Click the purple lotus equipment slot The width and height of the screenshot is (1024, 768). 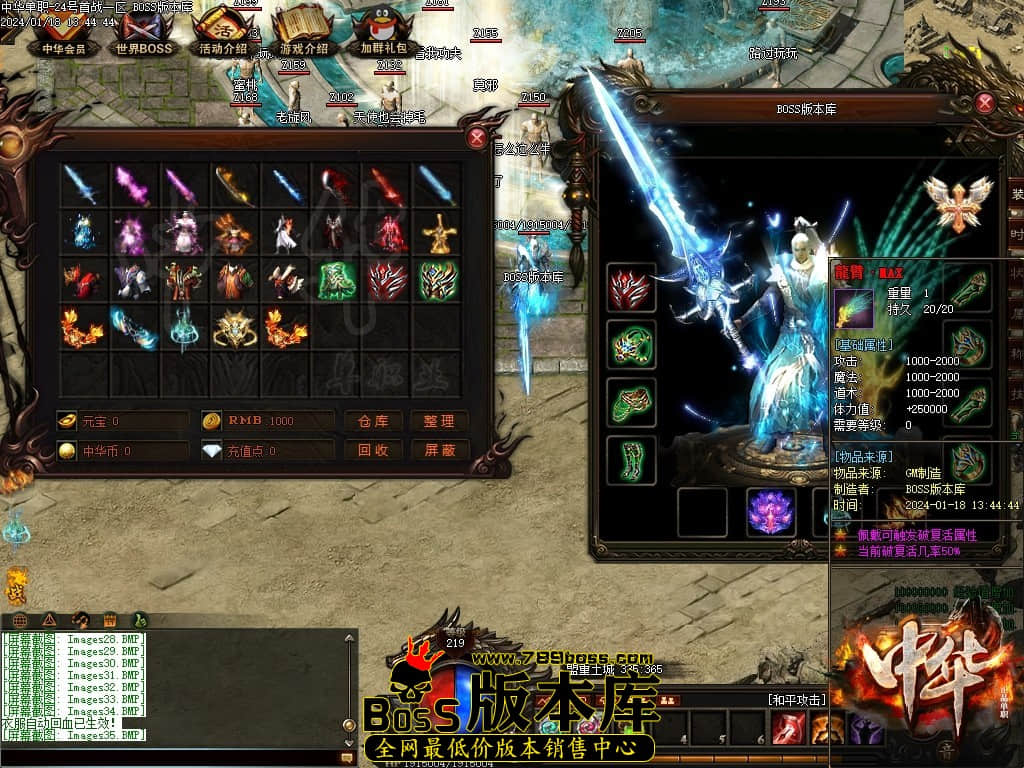[x=771, y=511]
